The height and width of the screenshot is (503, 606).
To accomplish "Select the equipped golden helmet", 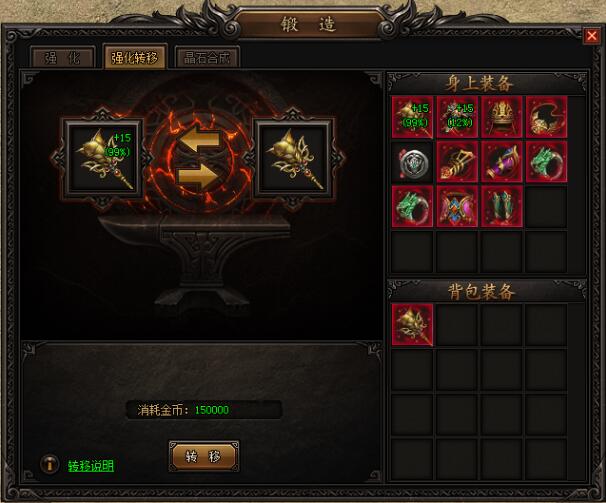I will click(x=501, y=116).
